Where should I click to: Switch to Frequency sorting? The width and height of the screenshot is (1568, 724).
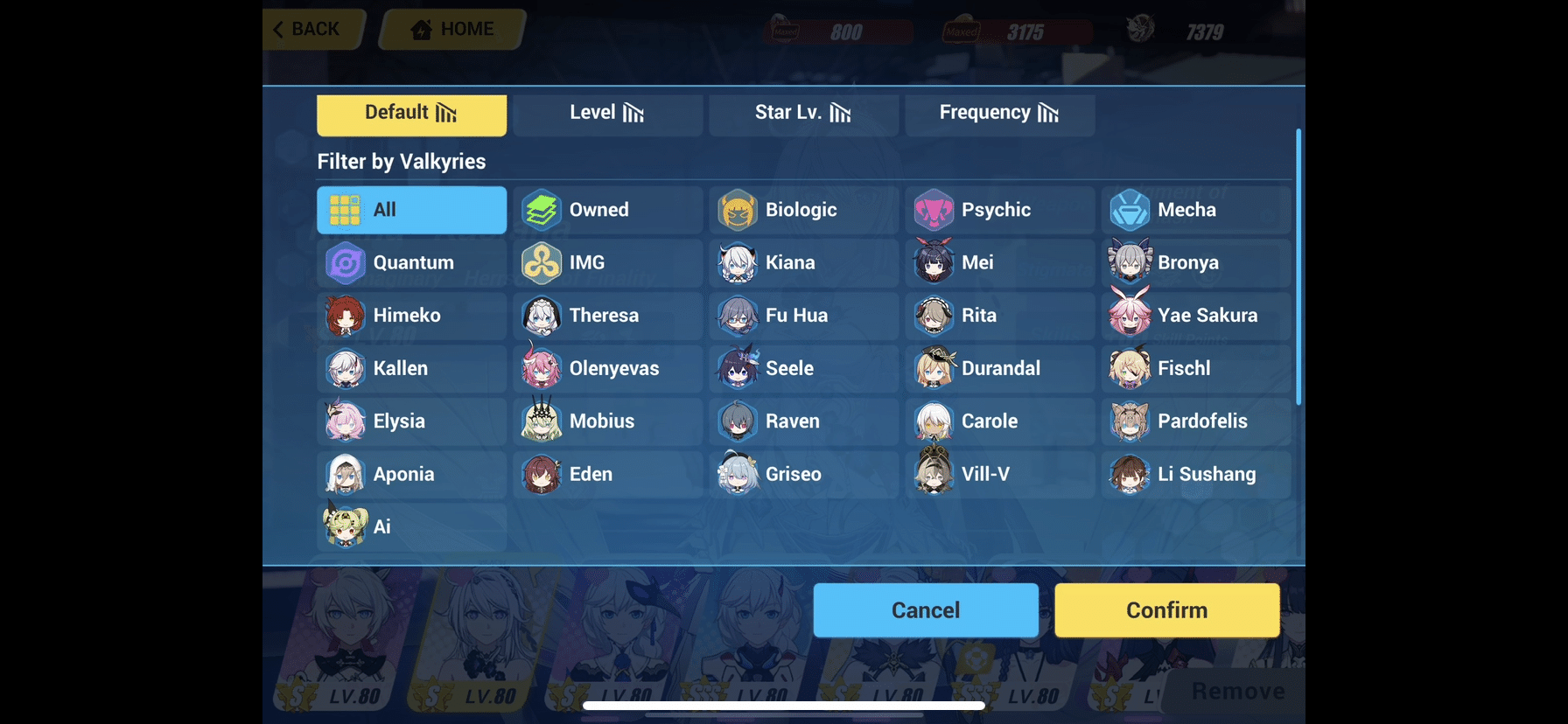[999, 114]
